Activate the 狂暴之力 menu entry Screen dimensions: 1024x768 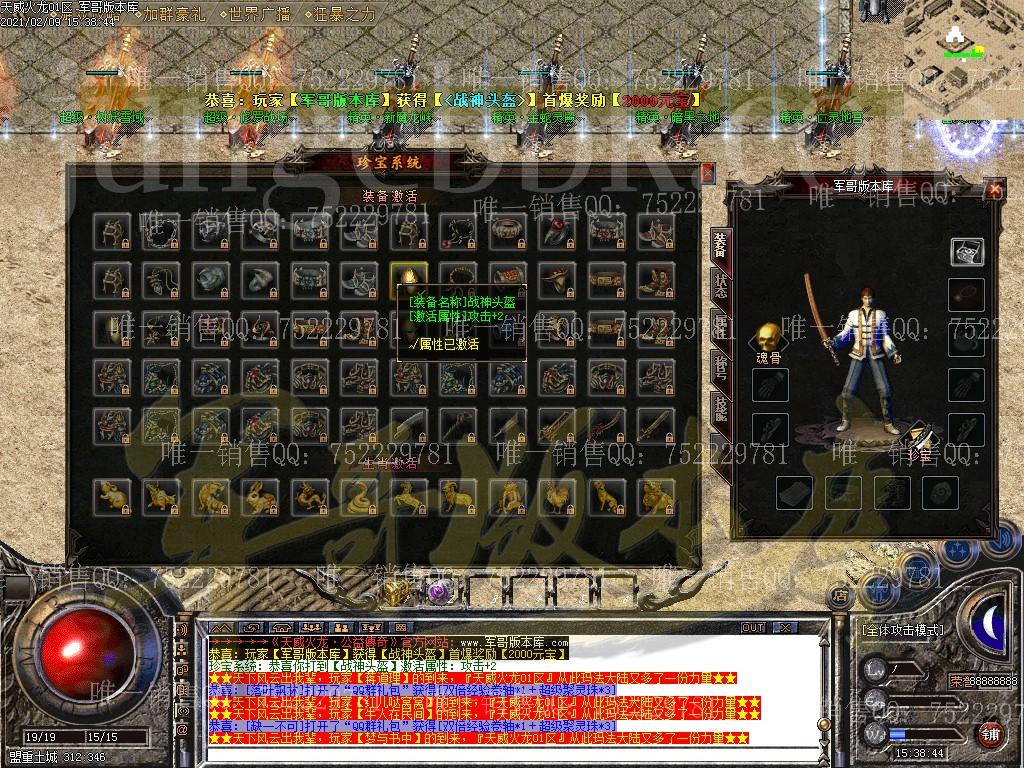click(x=344, y=14)
